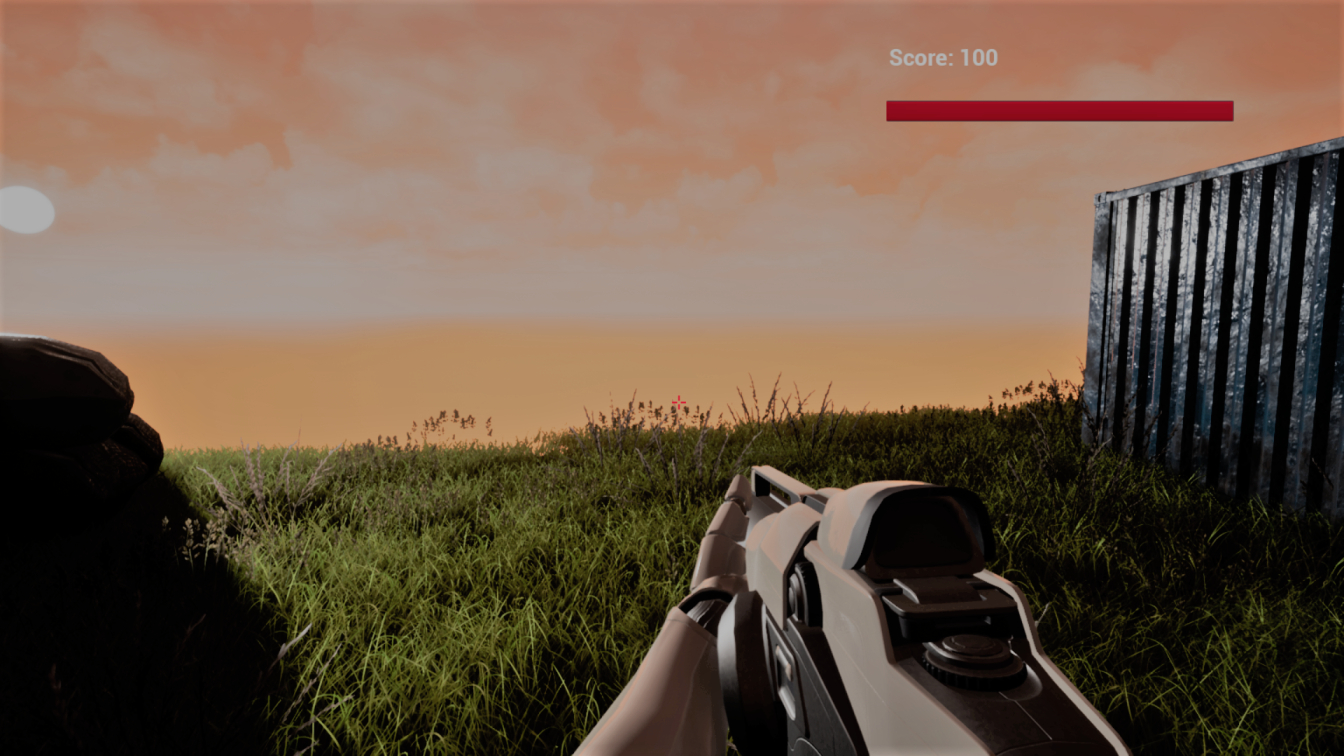Click the red crosshair in screen center
1344x756 pixels.
click(x=678, y=401)
